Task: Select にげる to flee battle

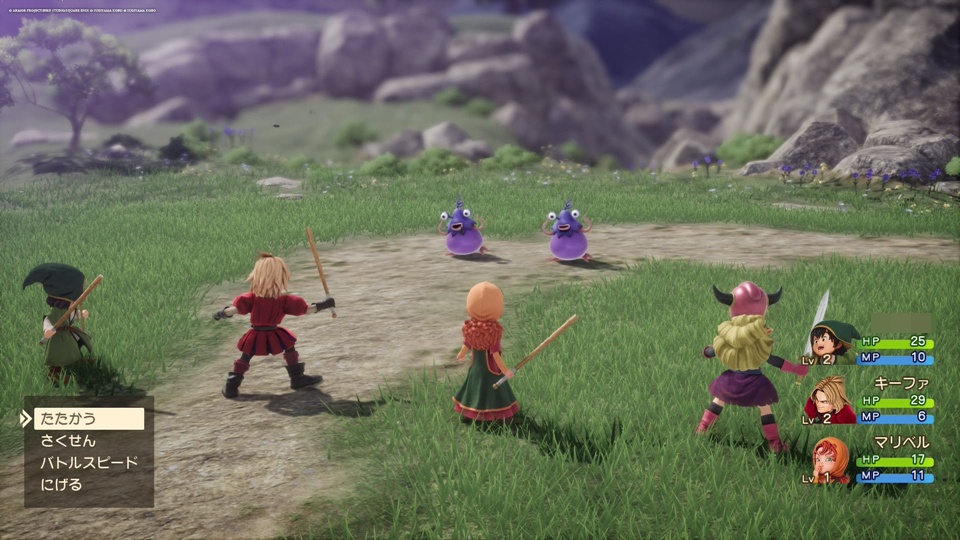Action: pos(62,485)
